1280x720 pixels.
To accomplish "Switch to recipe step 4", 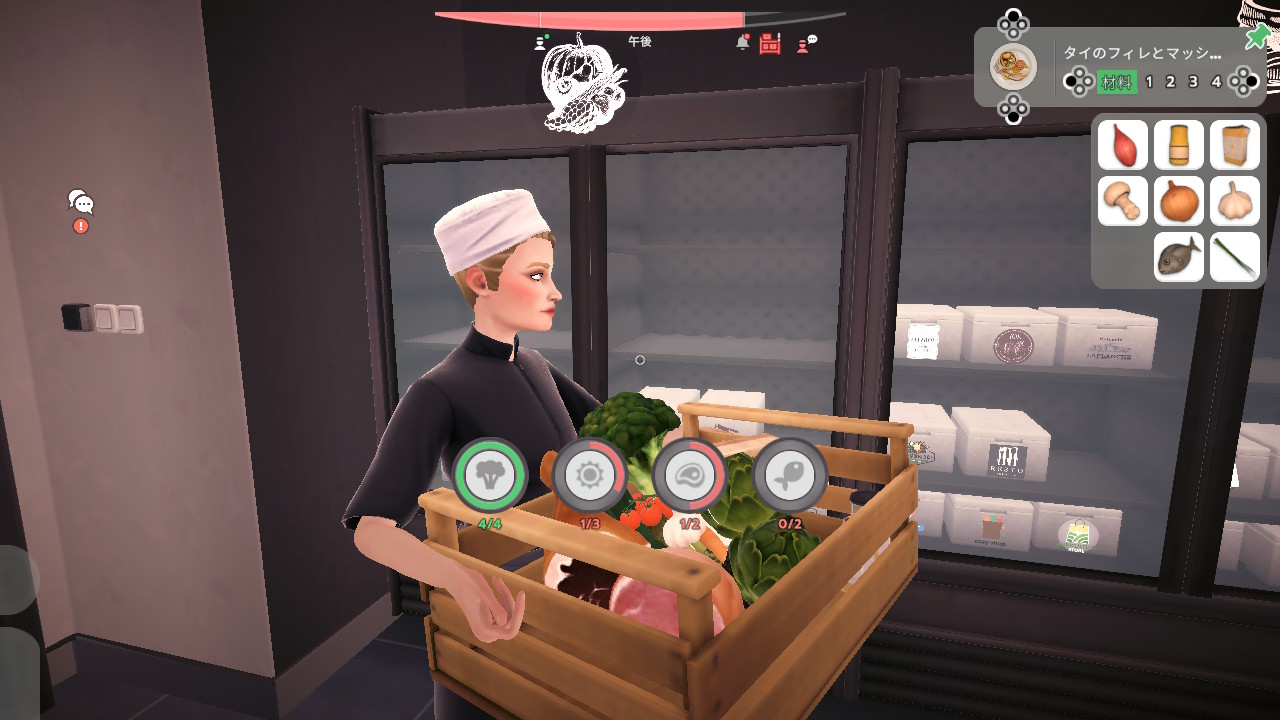I will tap(1216, 82).
